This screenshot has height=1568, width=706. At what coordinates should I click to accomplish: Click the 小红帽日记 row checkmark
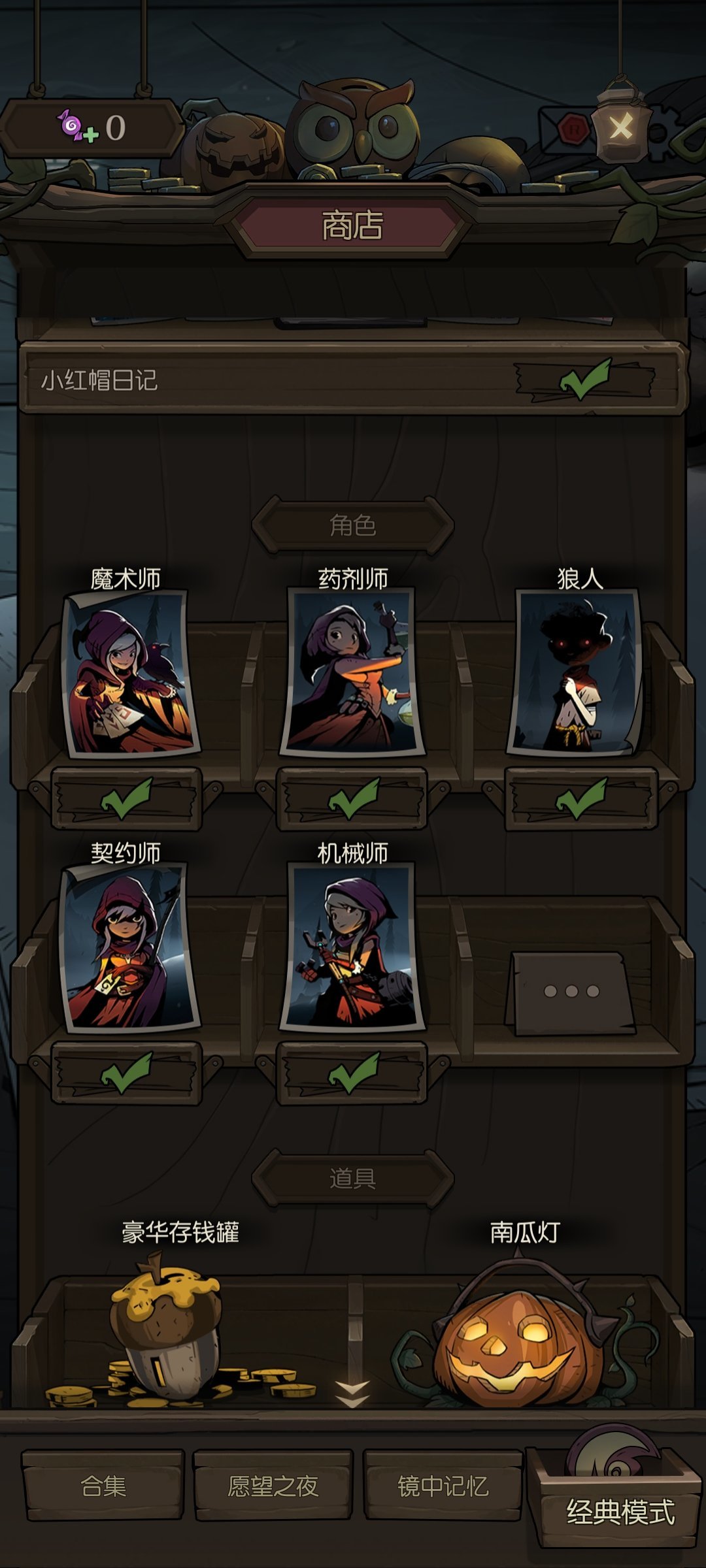[x=585, y=380]
